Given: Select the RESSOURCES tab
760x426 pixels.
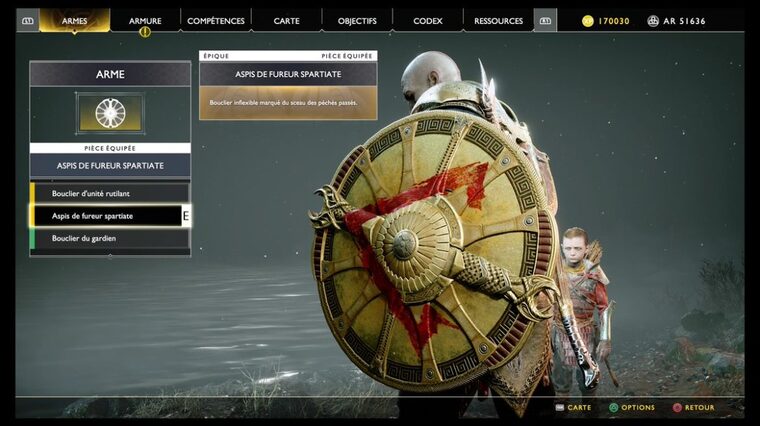Looking at the screenshot, I should (498, 20).
